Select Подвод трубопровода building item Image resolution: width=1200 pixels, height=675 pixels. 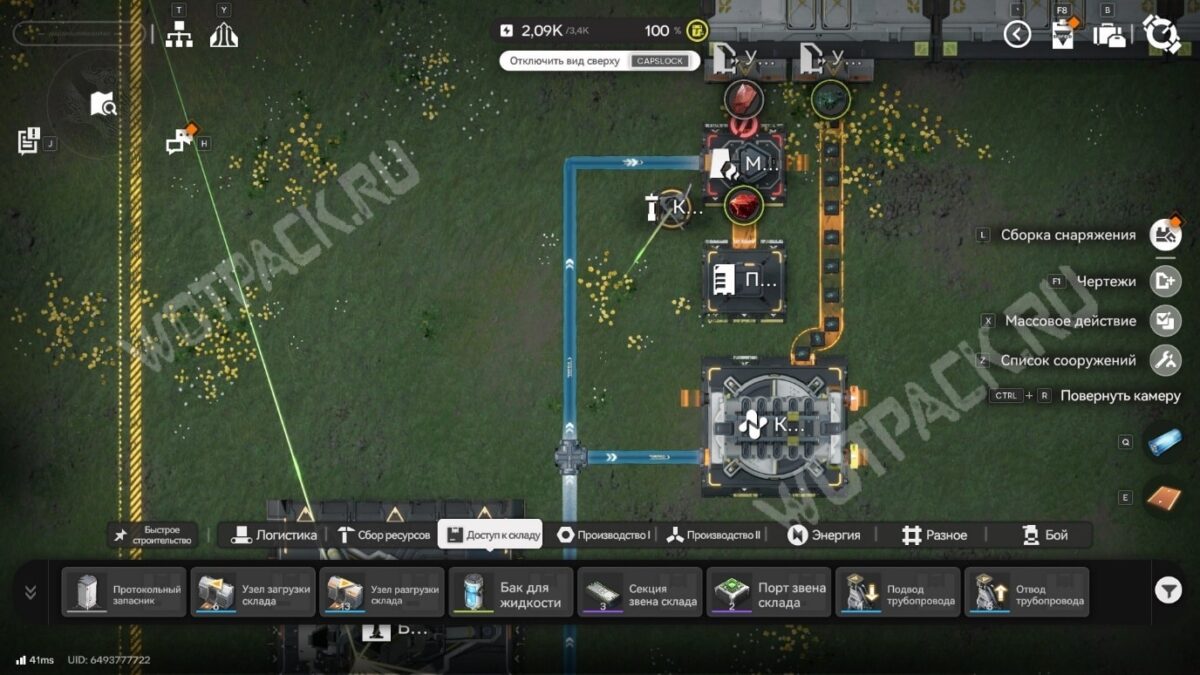(x=897, y=592)
